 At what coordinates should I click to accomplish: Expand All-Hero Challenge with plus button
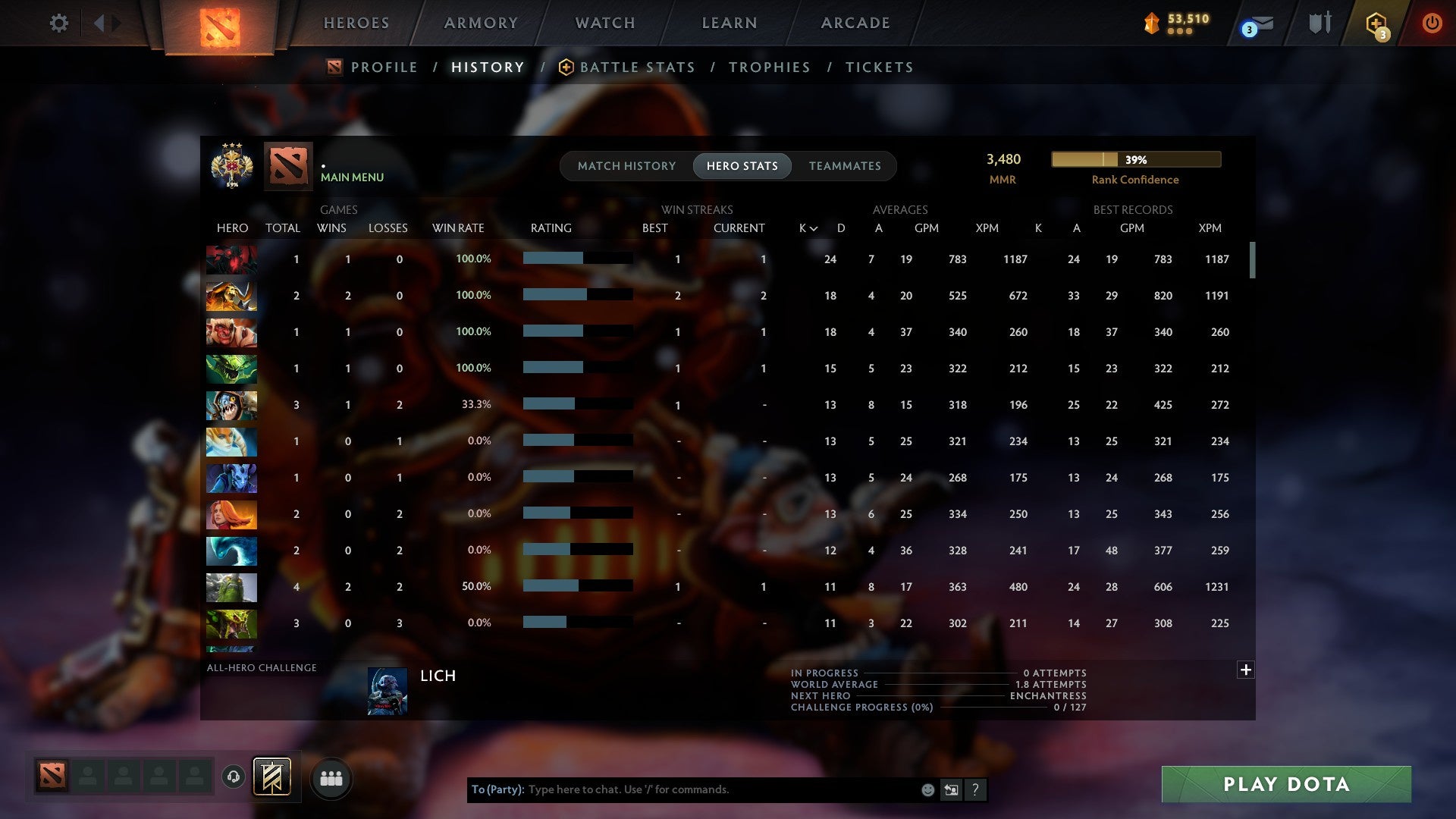(x=1246, y=670)
